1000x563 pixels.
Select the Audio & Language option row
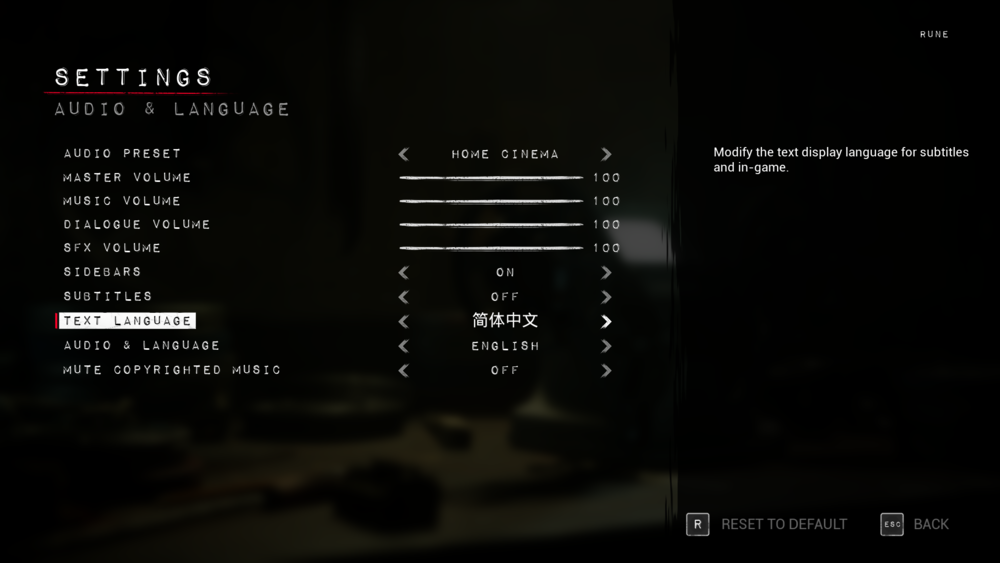[x=141, y=346]
